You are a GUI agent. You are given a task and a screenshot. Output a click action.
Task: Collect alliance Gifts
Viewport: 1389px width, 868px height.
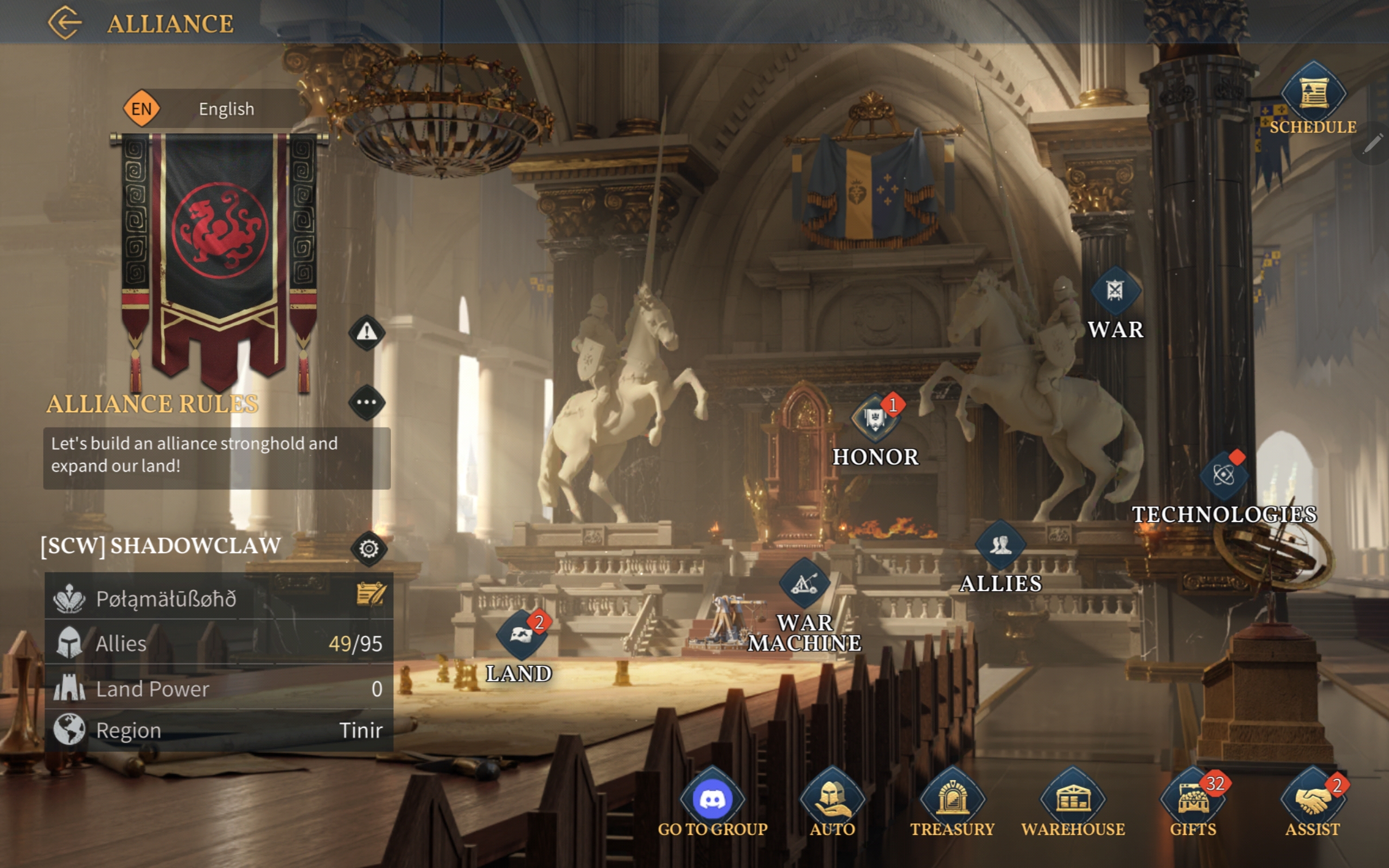pyautogui.click(x=1193, y=800)
